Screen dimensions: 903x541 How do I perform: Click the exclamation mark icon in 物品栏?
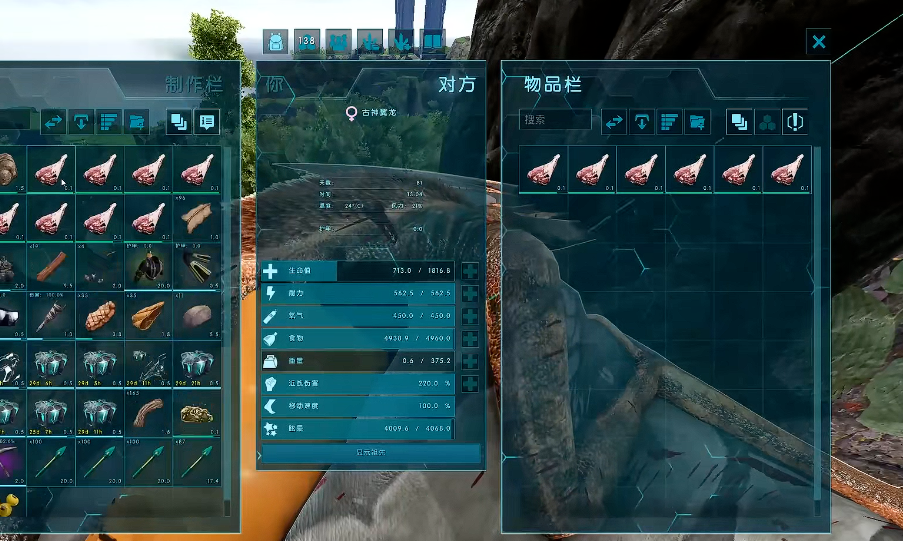click(795, 121)
